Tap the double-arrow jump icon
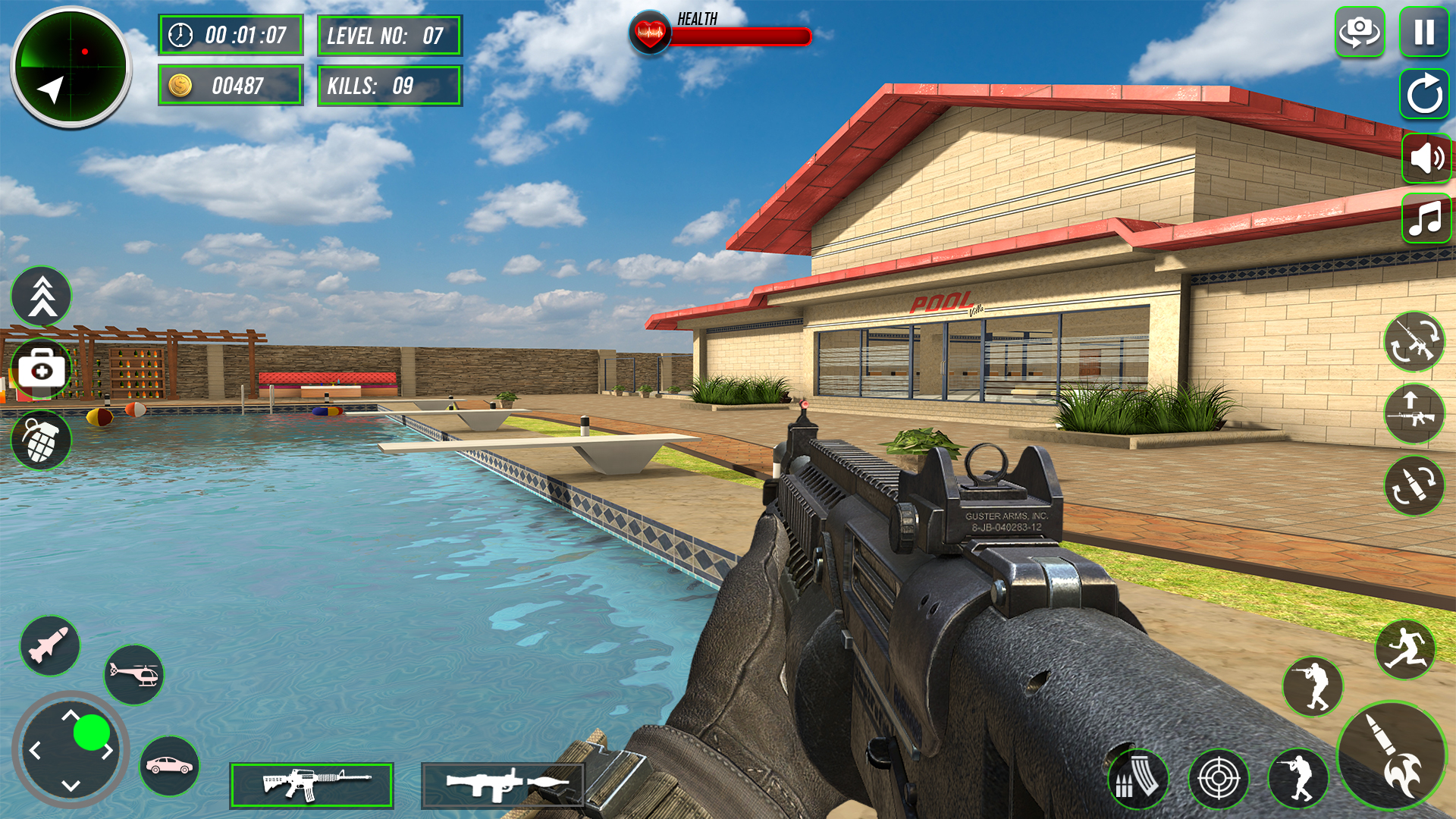The height and width of the screenshot is (819, 1456). (42, 297)
